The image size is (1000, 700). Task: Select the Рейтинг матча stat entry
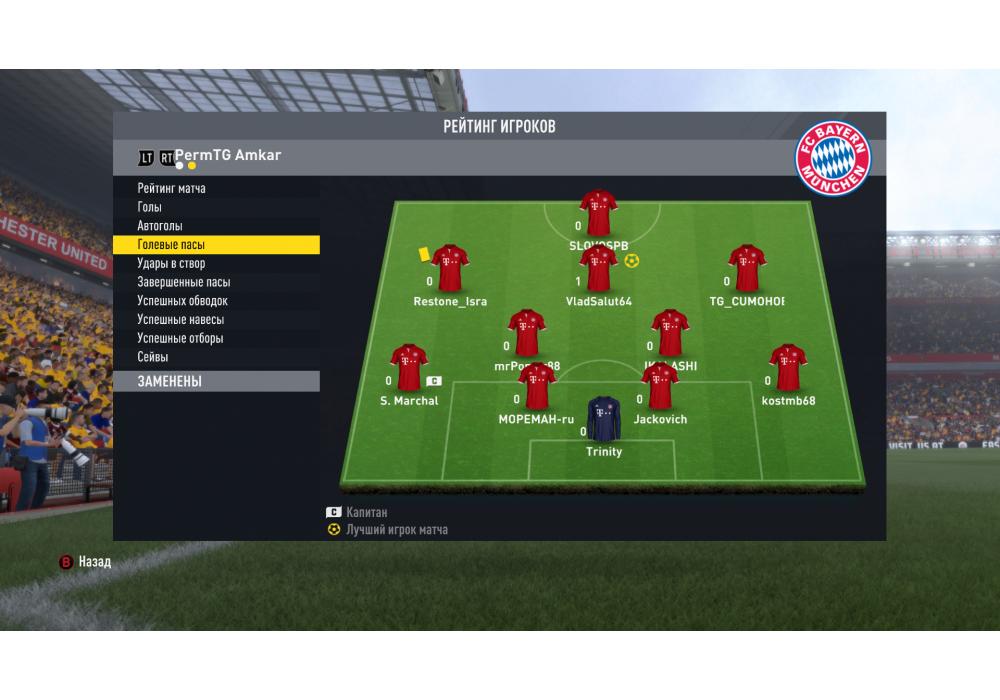point(172,188)
